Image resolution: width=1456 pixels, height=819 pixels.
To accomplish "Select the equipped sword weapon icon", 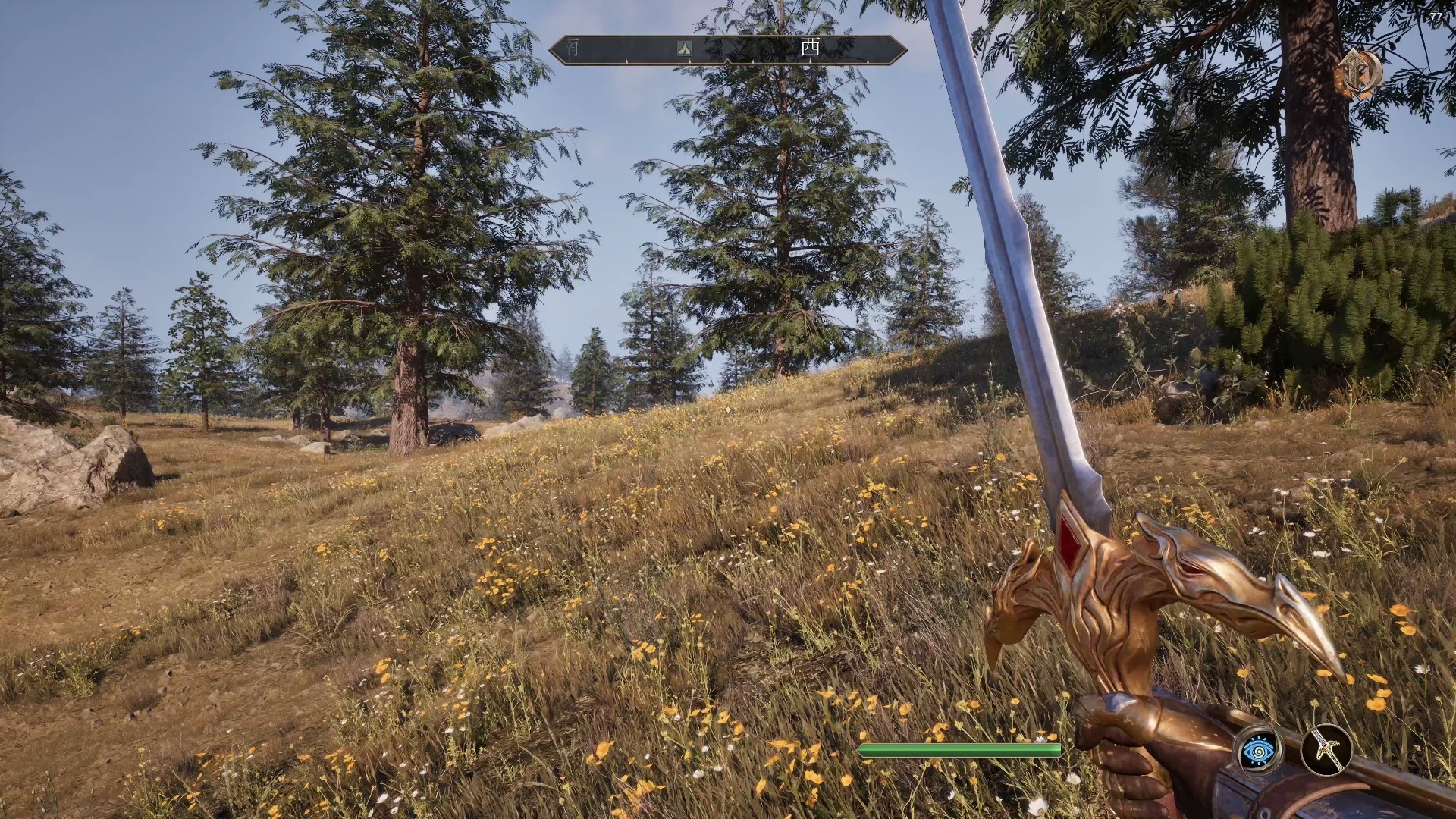I will 1326,750.
